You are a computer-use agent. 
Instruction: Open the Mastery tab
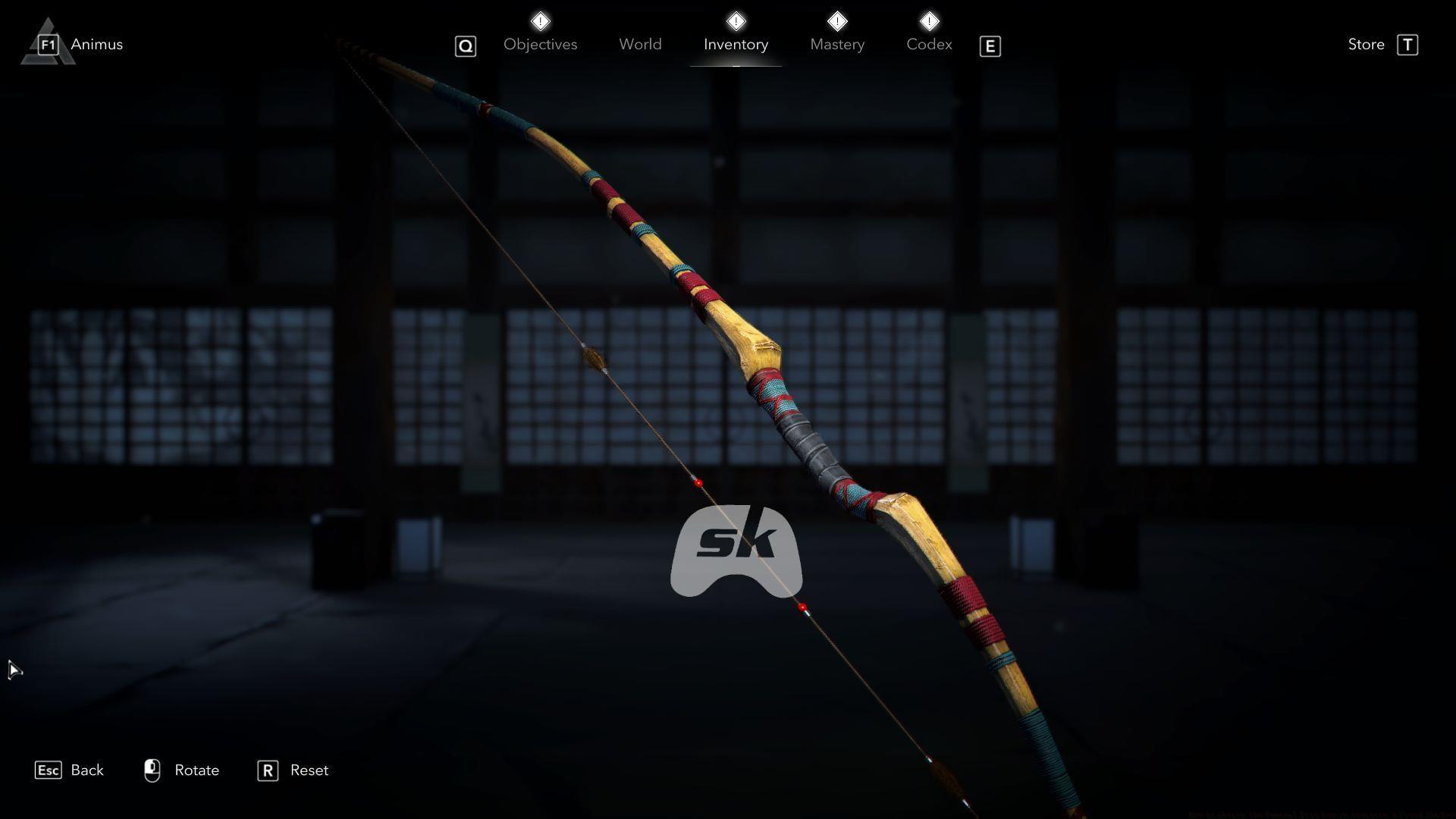pyautogui.click(x=837, y=44)
